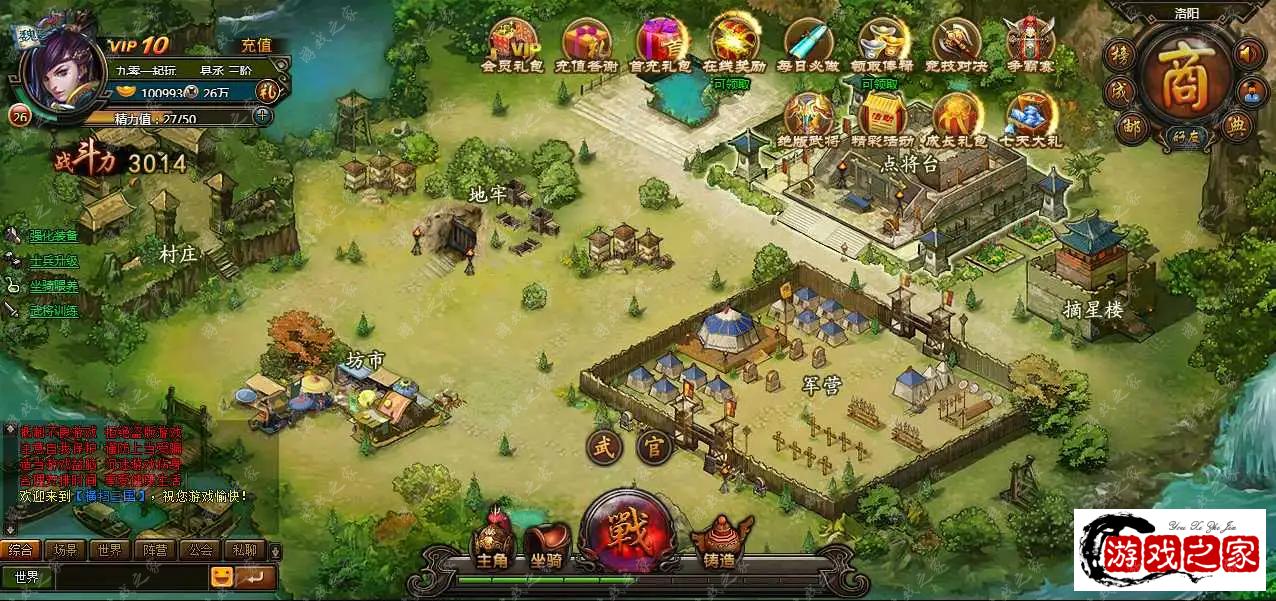Image resolution: width=1276 pixels, height=601 pixels.
Task: Open 七天大礼 seven-day gift chest
Action: point(1031,117)
